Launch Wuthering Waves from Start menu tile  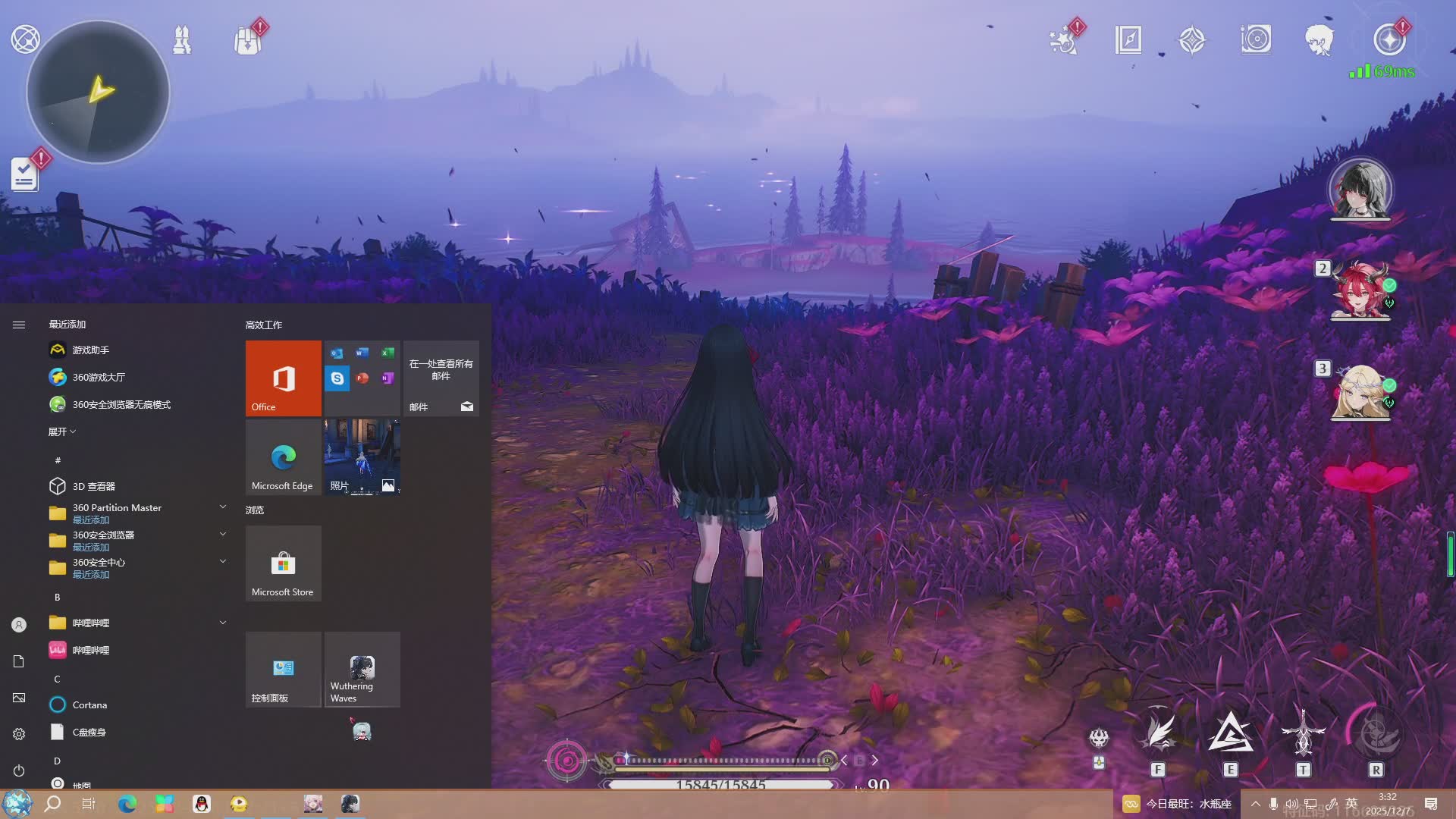click(362, 670)
